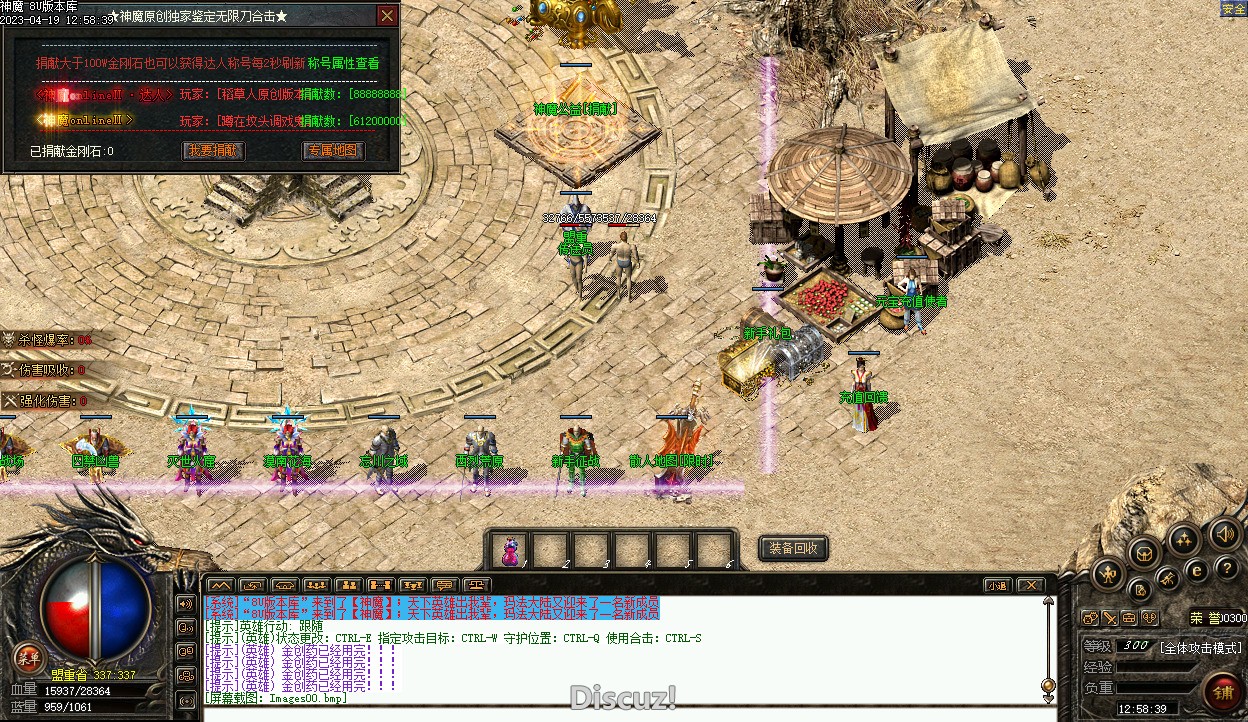Image resolution: width=1248 pixels, height=722 pixels.
Task: Click the 安全 safe-zone indicator
Action: tap(1233, 9)
